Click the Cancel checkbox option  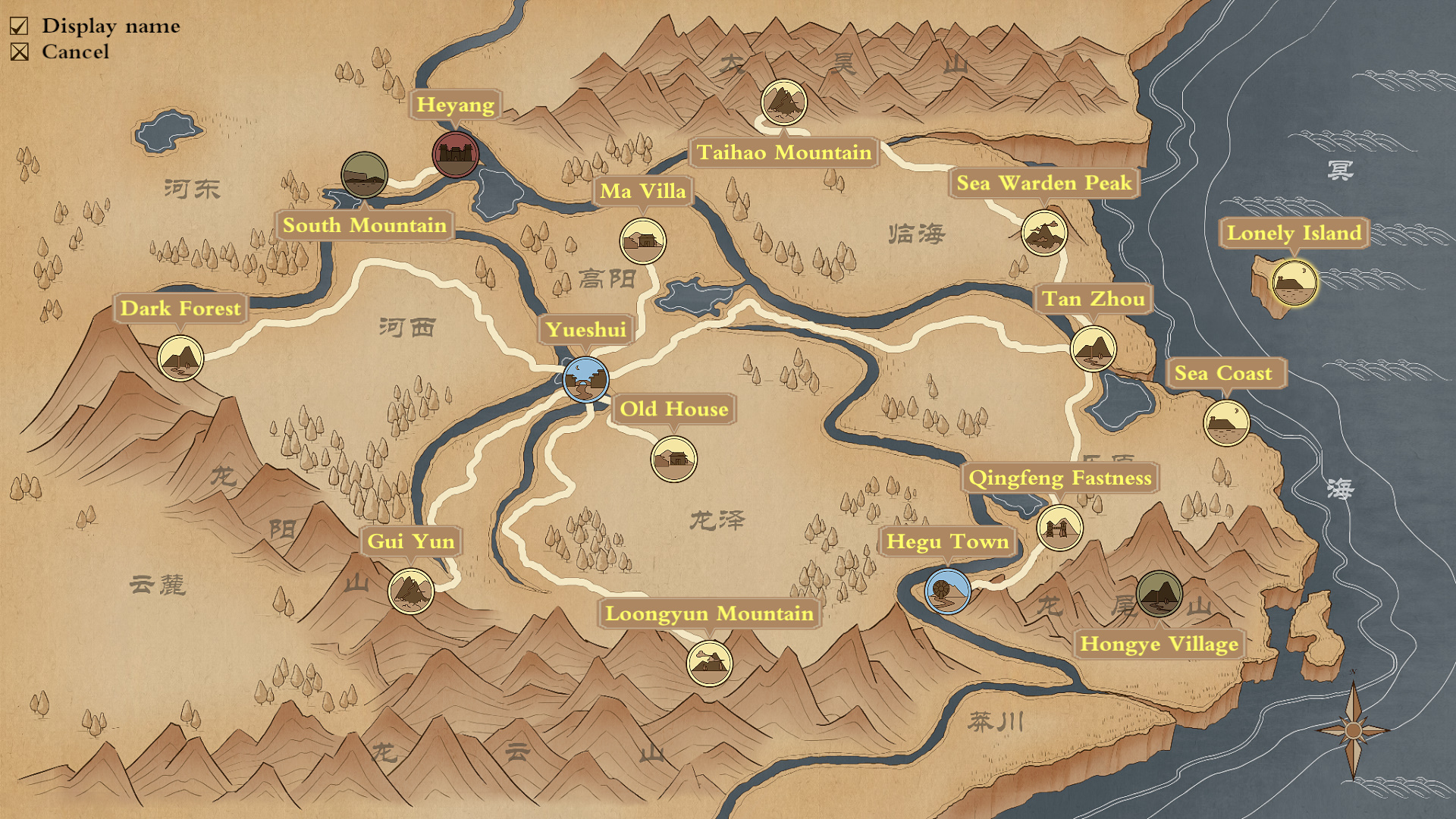[18, 52]
